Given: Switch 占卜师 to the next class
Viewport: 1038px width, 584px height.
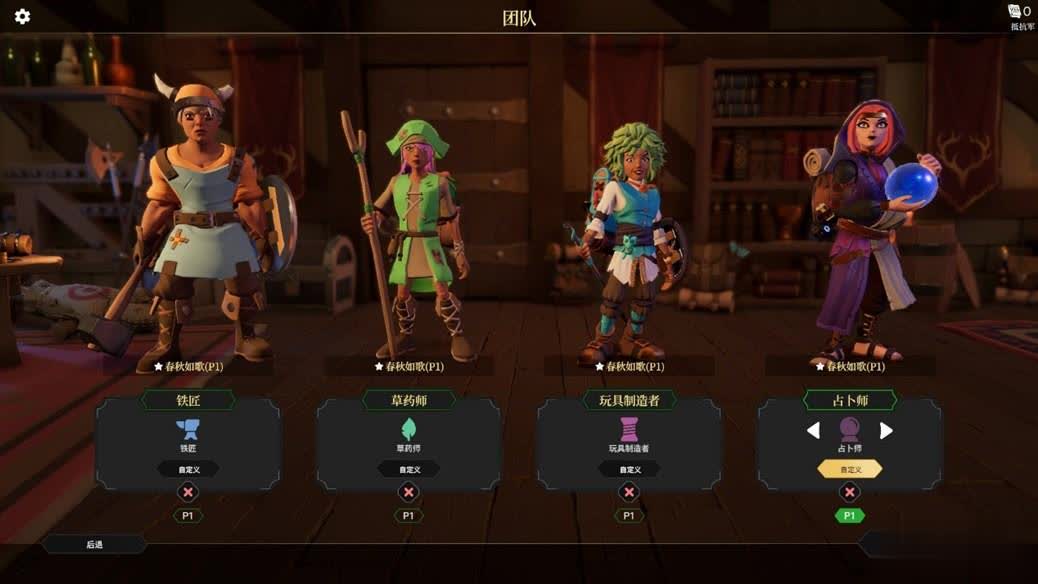Looking at the screenshot, I should 886,430.
